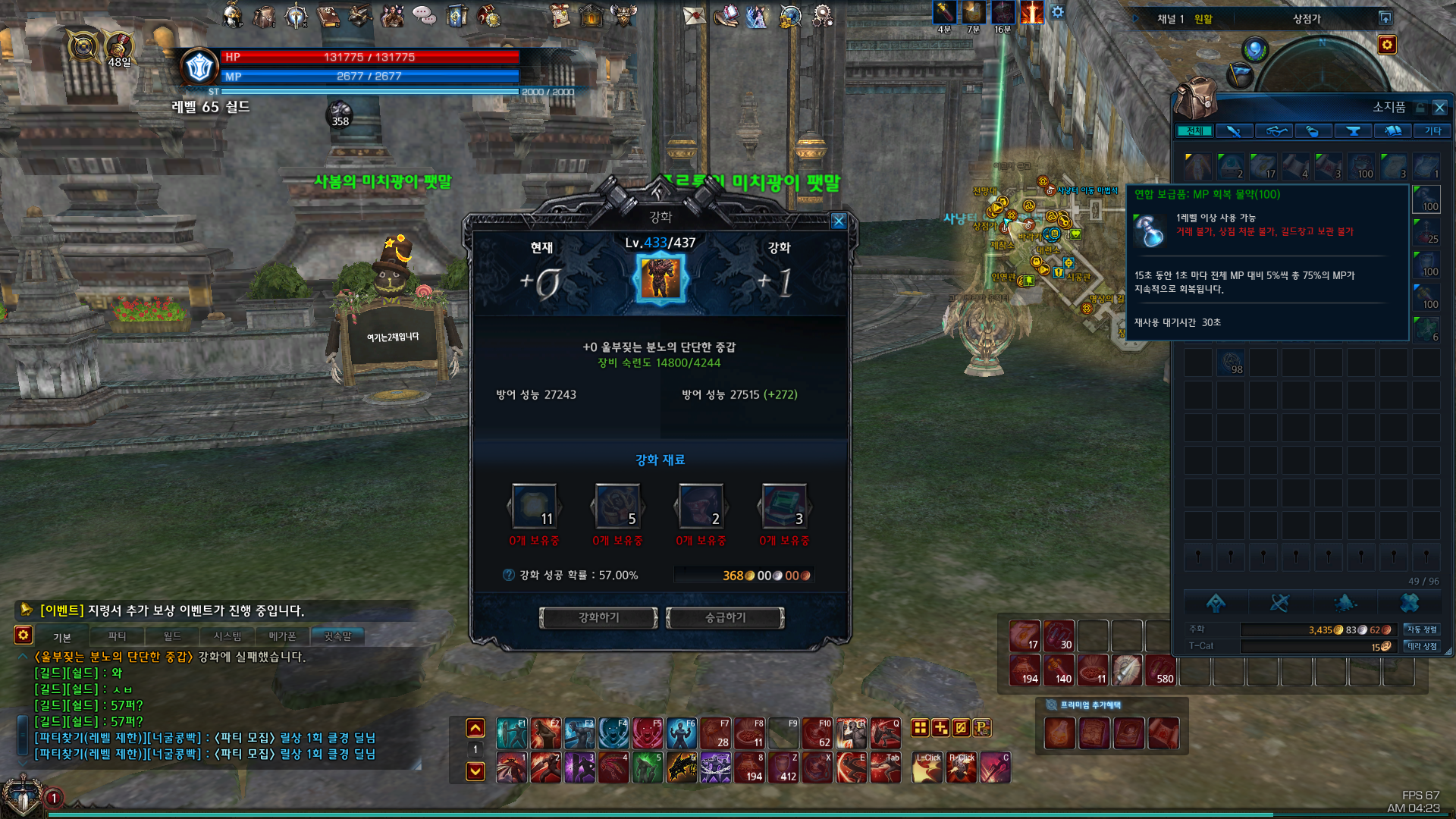The width and height of the screenshot is (1456, 819).
Task: Click the hotbar page up arrow
Action: click(475, 728)
